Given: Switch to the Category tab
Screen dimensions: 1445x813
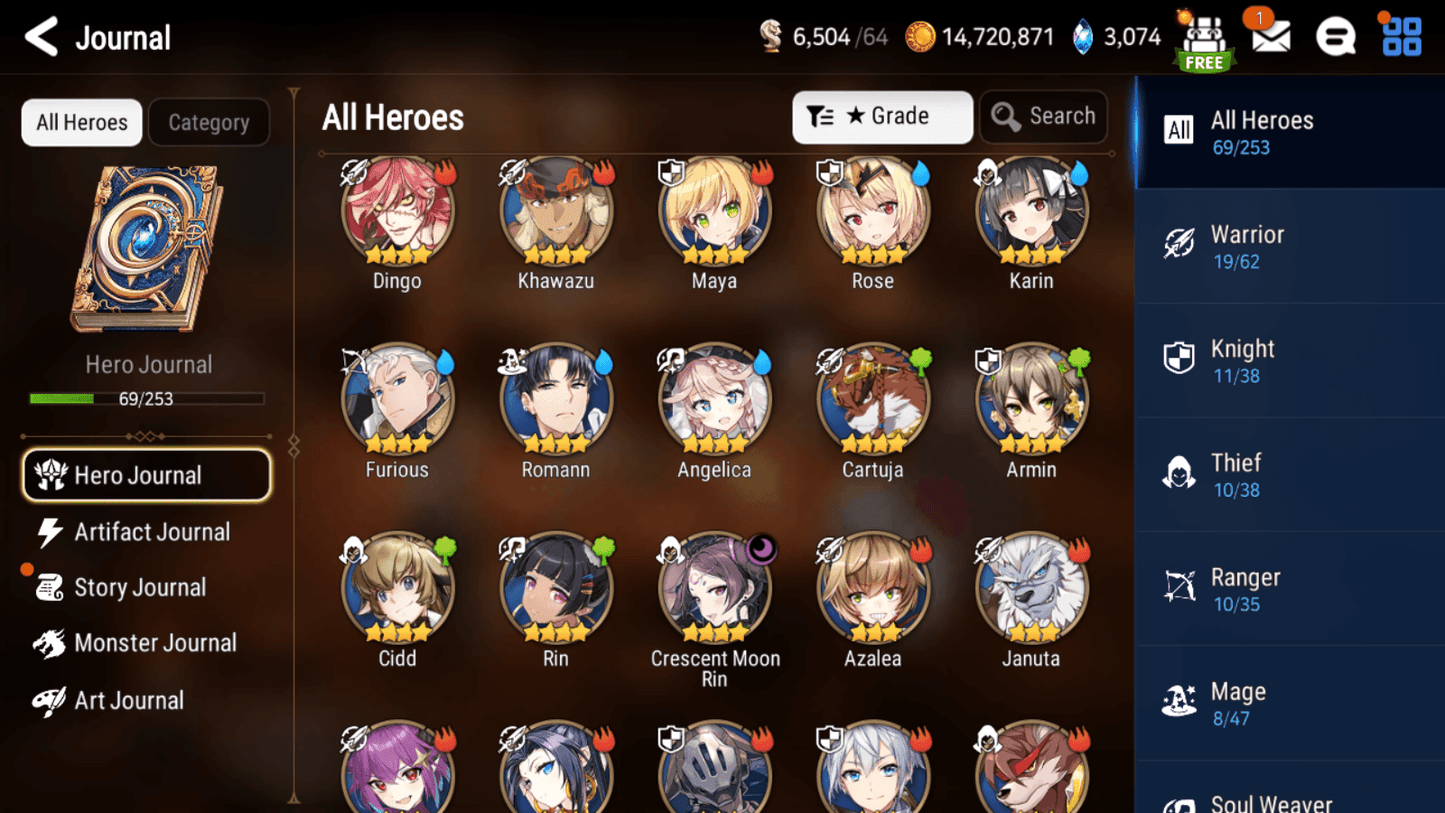Looking at the screenshot, I should click(x=208, y=122).
